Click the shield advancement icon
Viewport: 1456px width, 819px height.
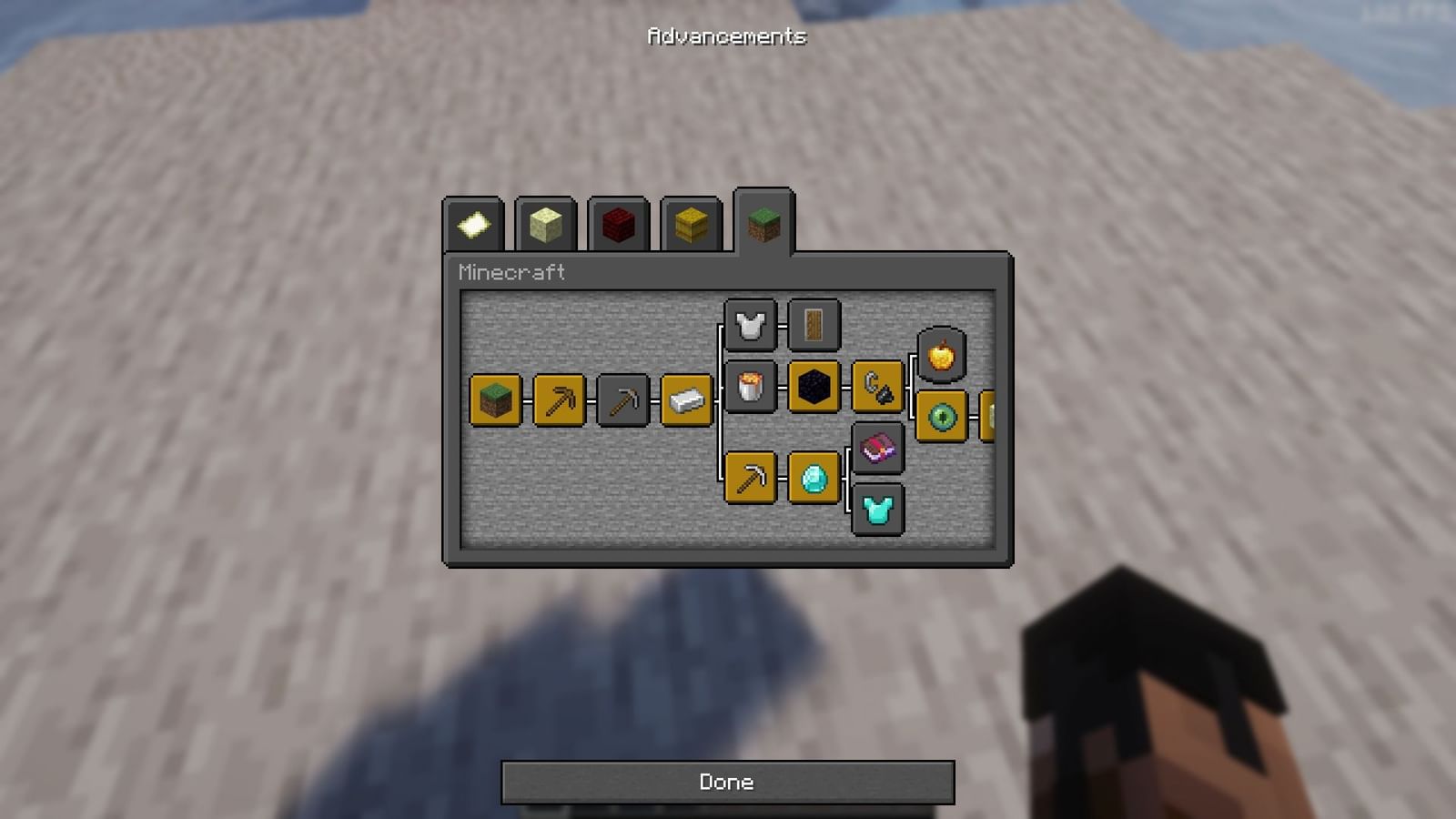pos(814,325)
